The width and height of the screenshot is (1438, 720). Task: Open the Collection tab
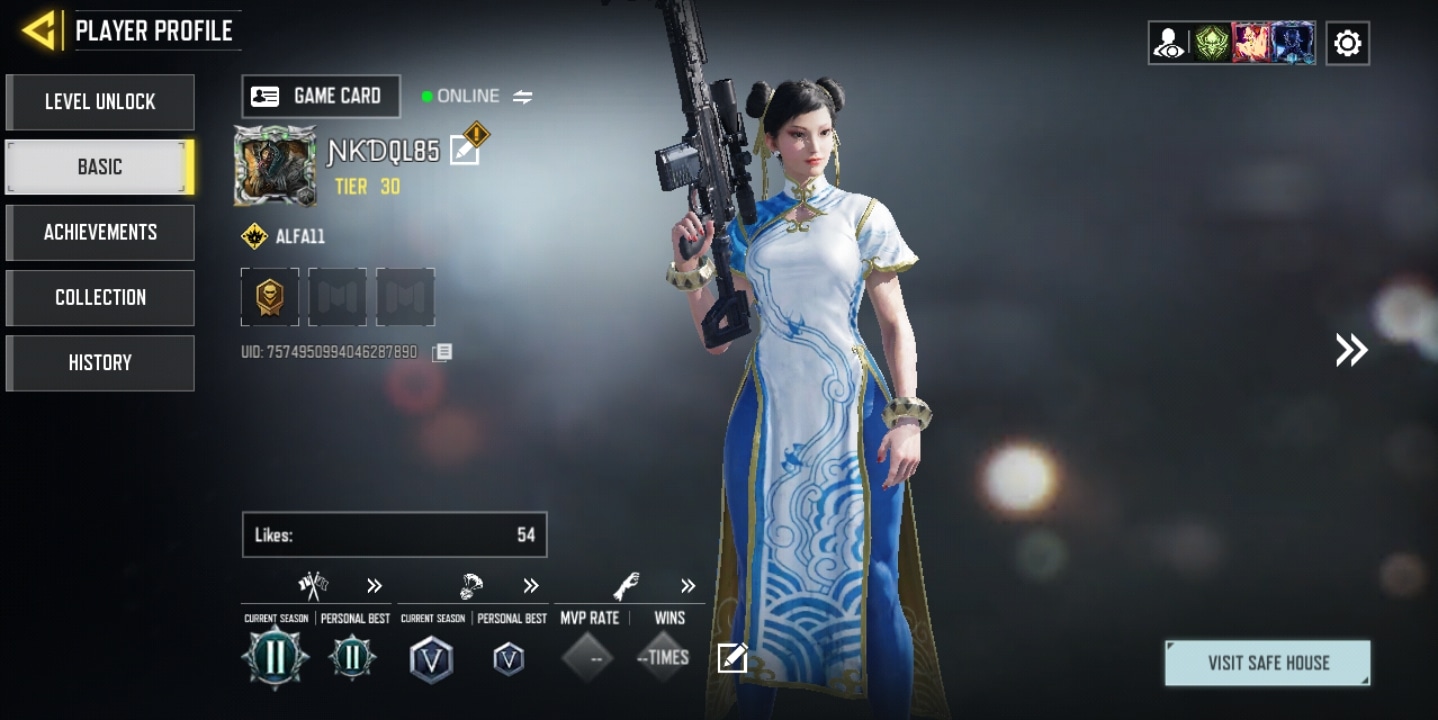[x=100, y=297]
